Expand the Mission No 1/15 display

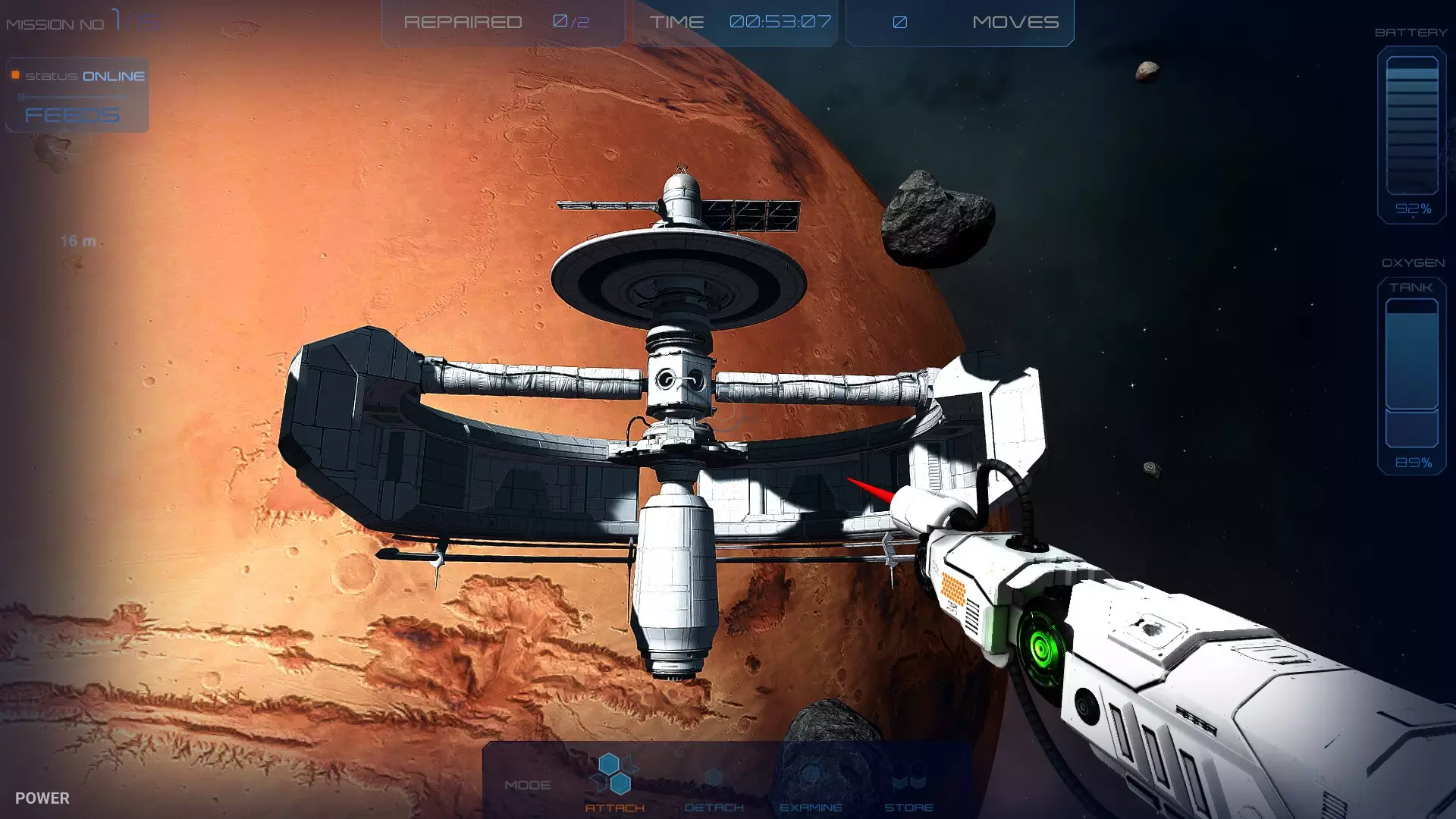tap(80, 21)
